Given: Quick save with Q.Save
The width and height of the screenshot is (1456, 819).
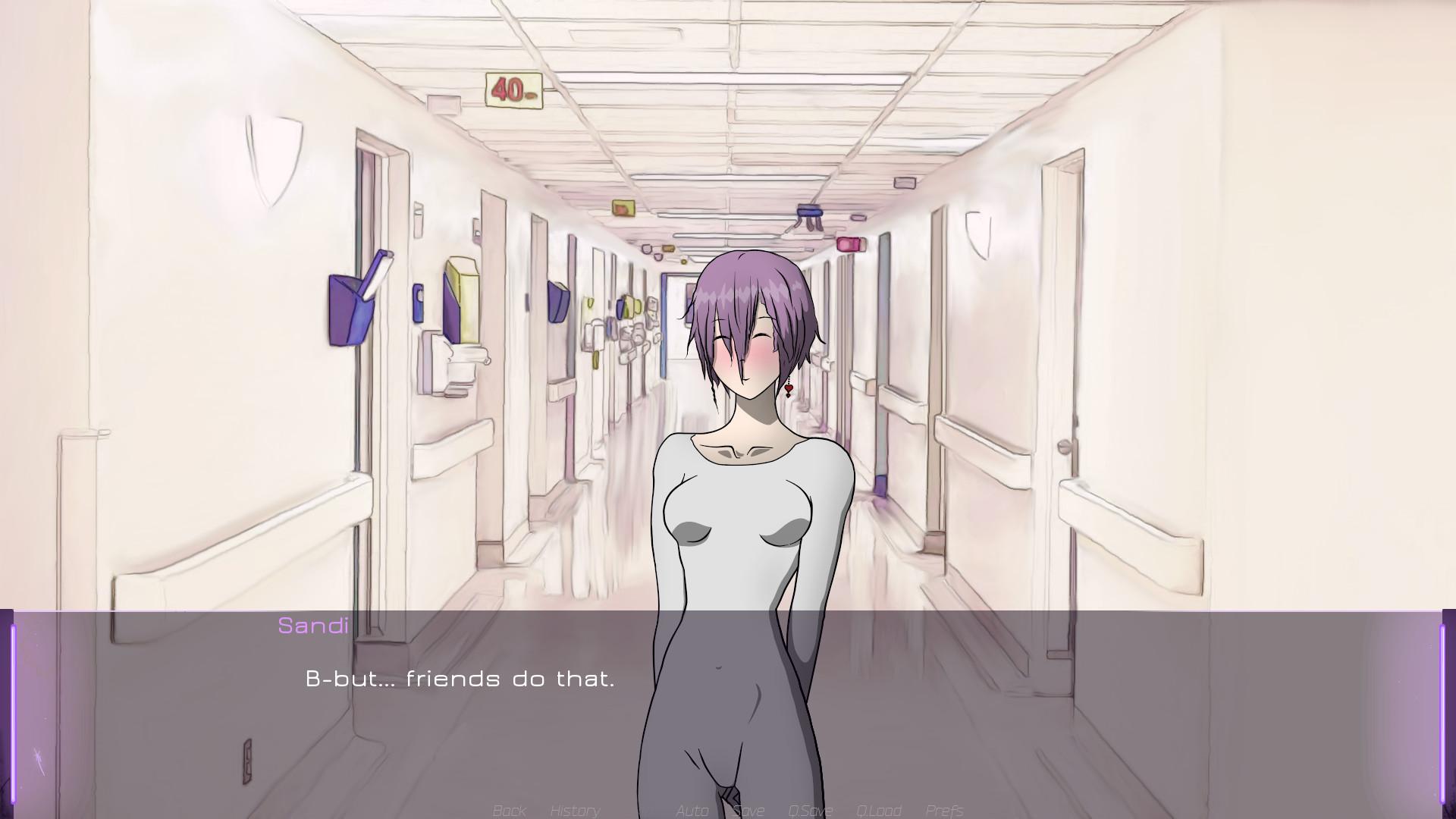Looking at the screenshot, I should point(810,811).
